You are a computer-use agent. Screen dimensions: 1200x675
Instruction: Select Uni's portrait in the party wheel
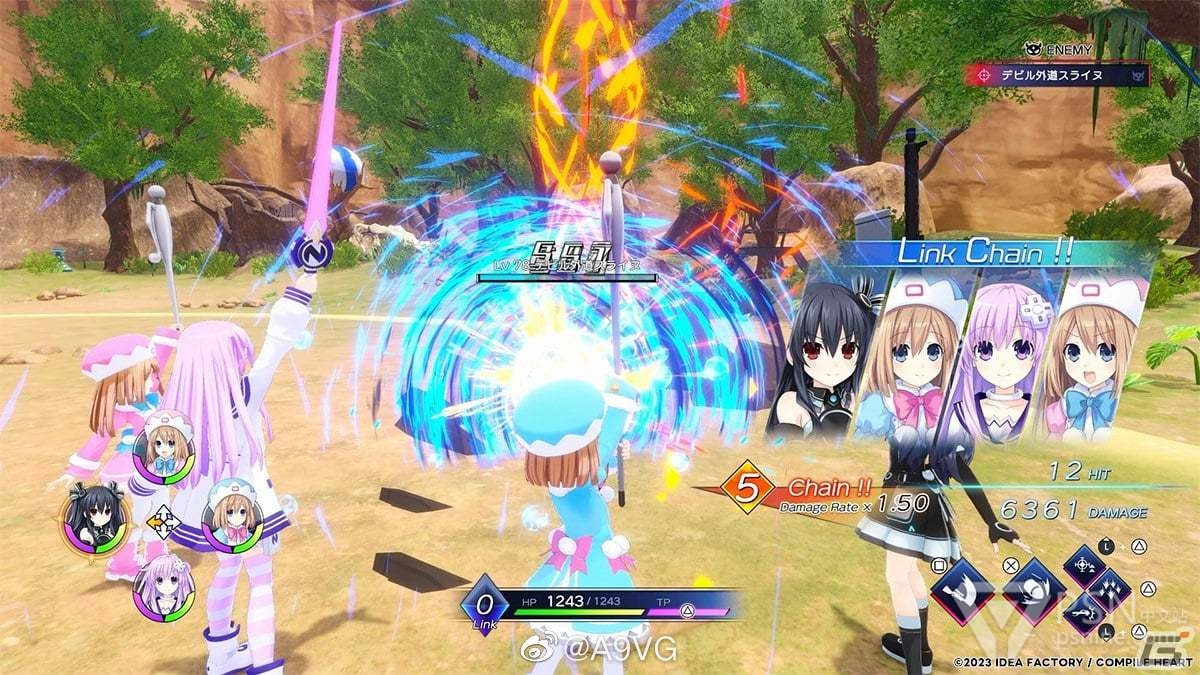click(x=94, y=518)
